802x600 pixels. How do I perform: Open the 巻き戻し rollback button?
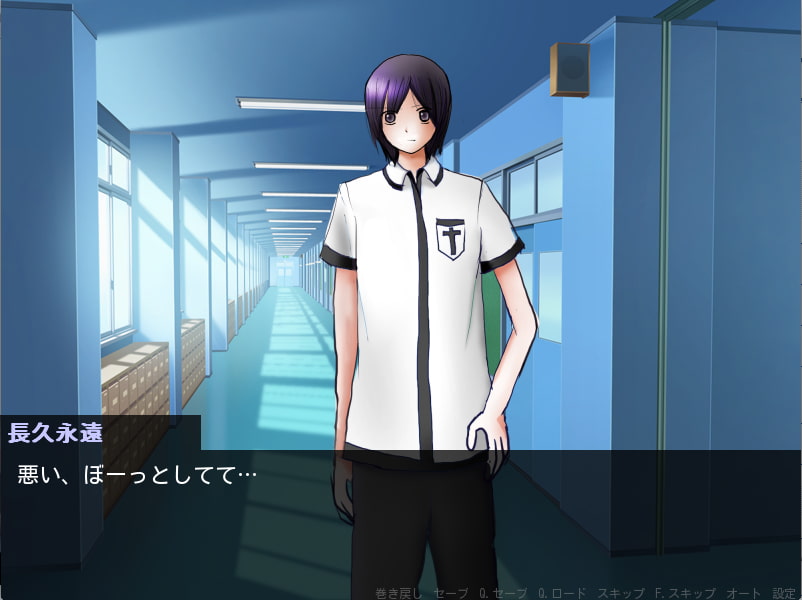[x=399, y=593]
